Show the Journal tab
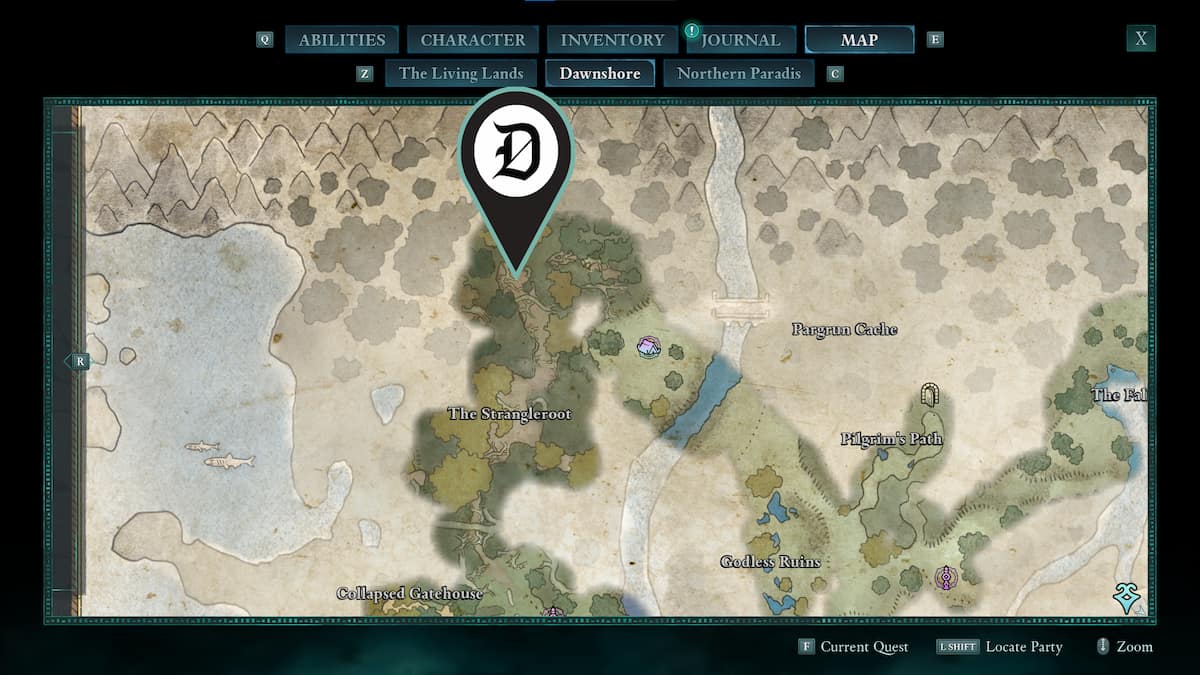Viewport: 1200px width, 675px height. 740,40
